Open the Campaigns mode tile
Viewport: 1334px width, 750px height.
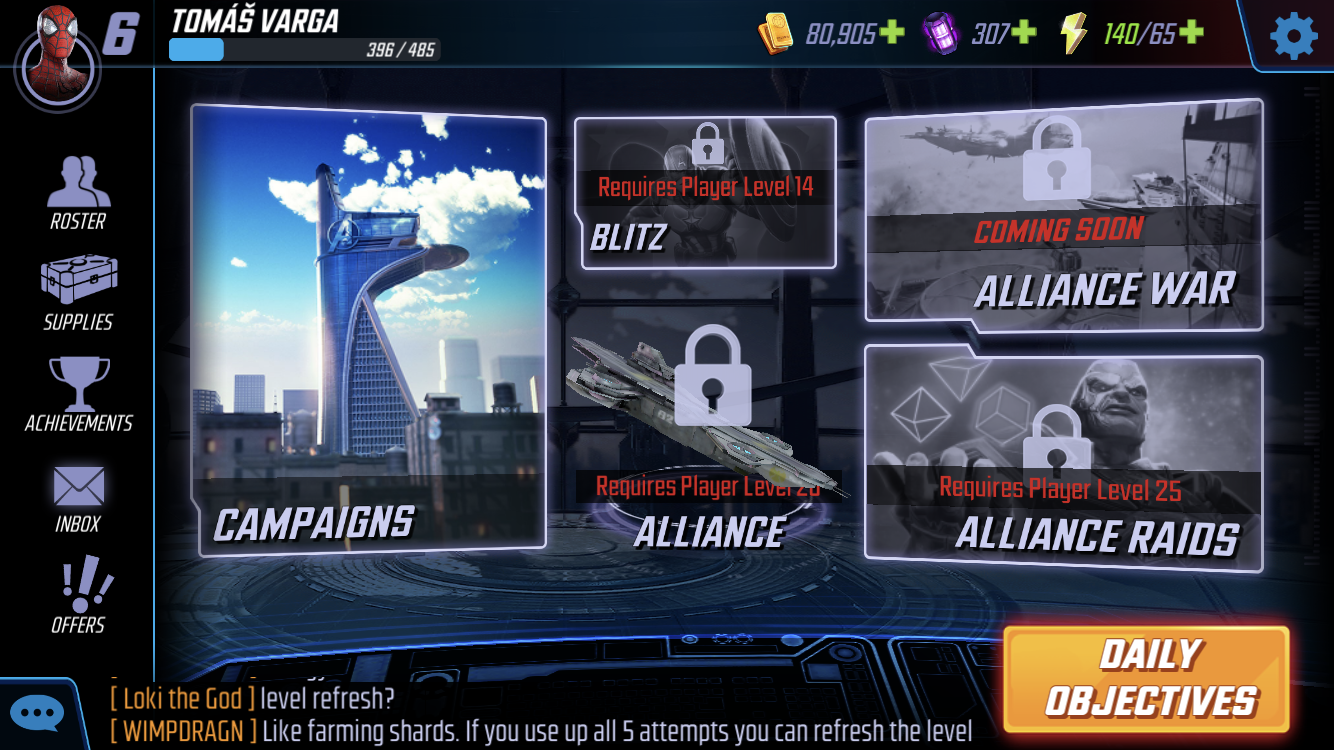(x=368, y=330)
